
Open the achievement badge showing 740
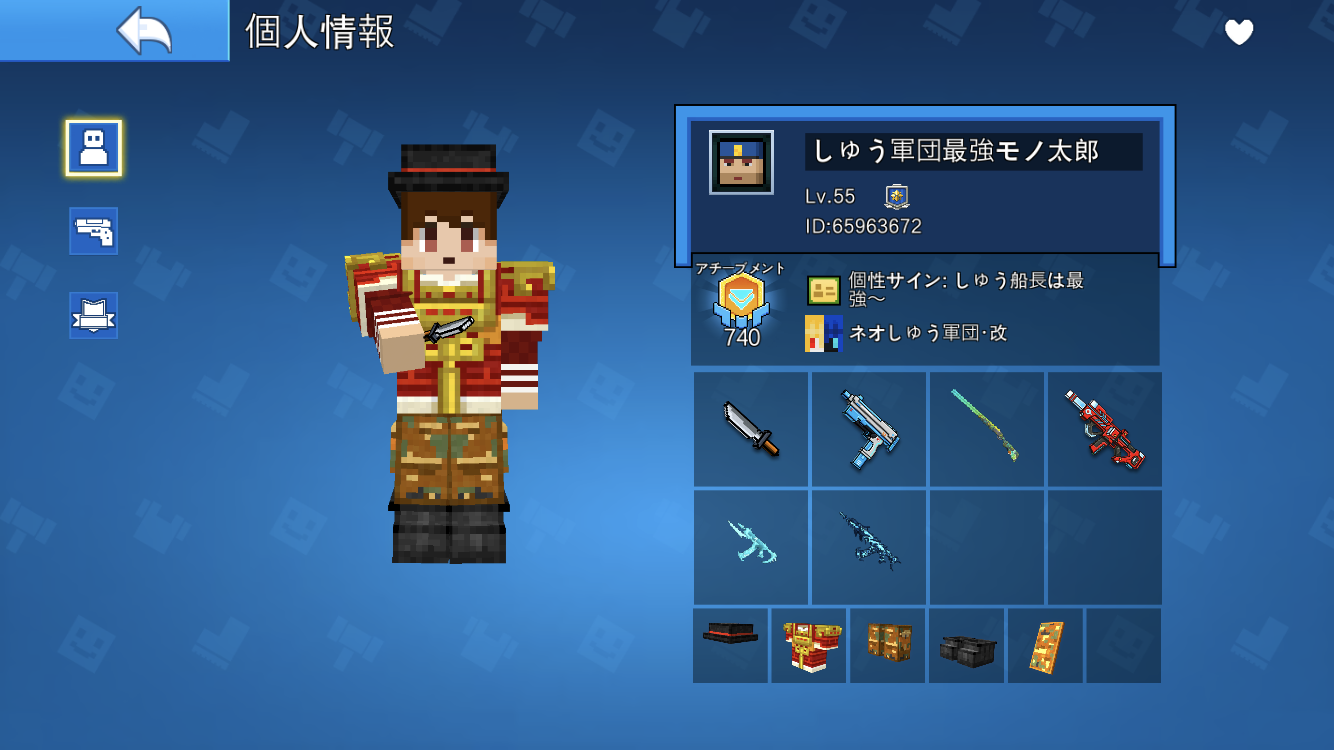(741, 307)
